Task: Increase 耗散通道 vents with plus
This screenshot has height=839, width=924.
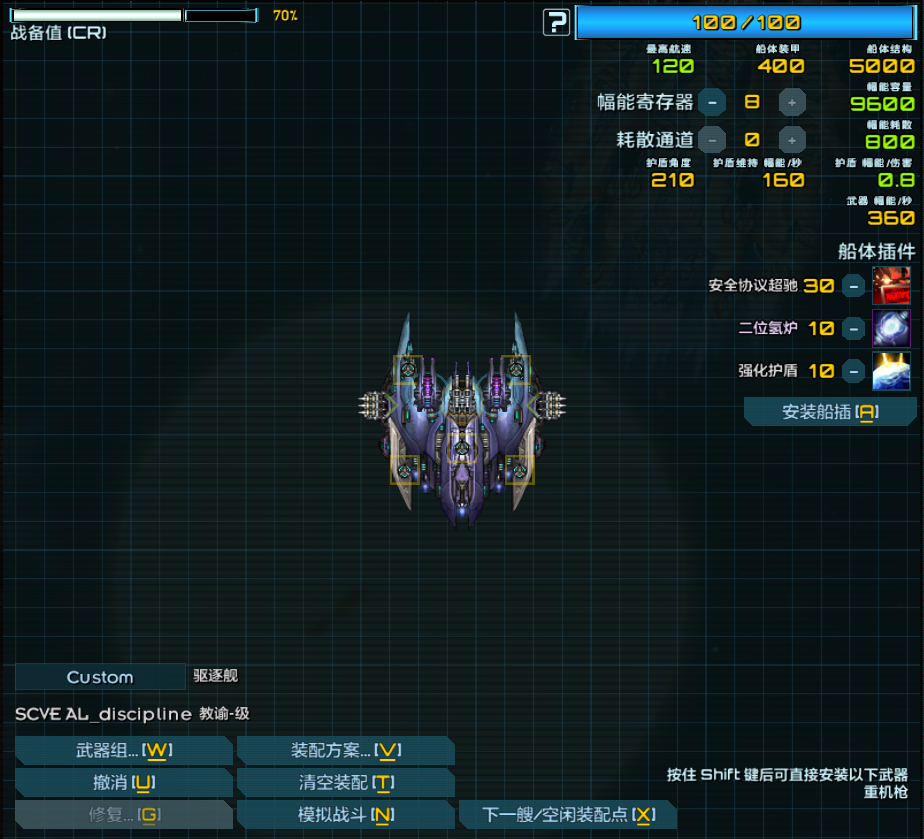Action: (x=792, y=140)
